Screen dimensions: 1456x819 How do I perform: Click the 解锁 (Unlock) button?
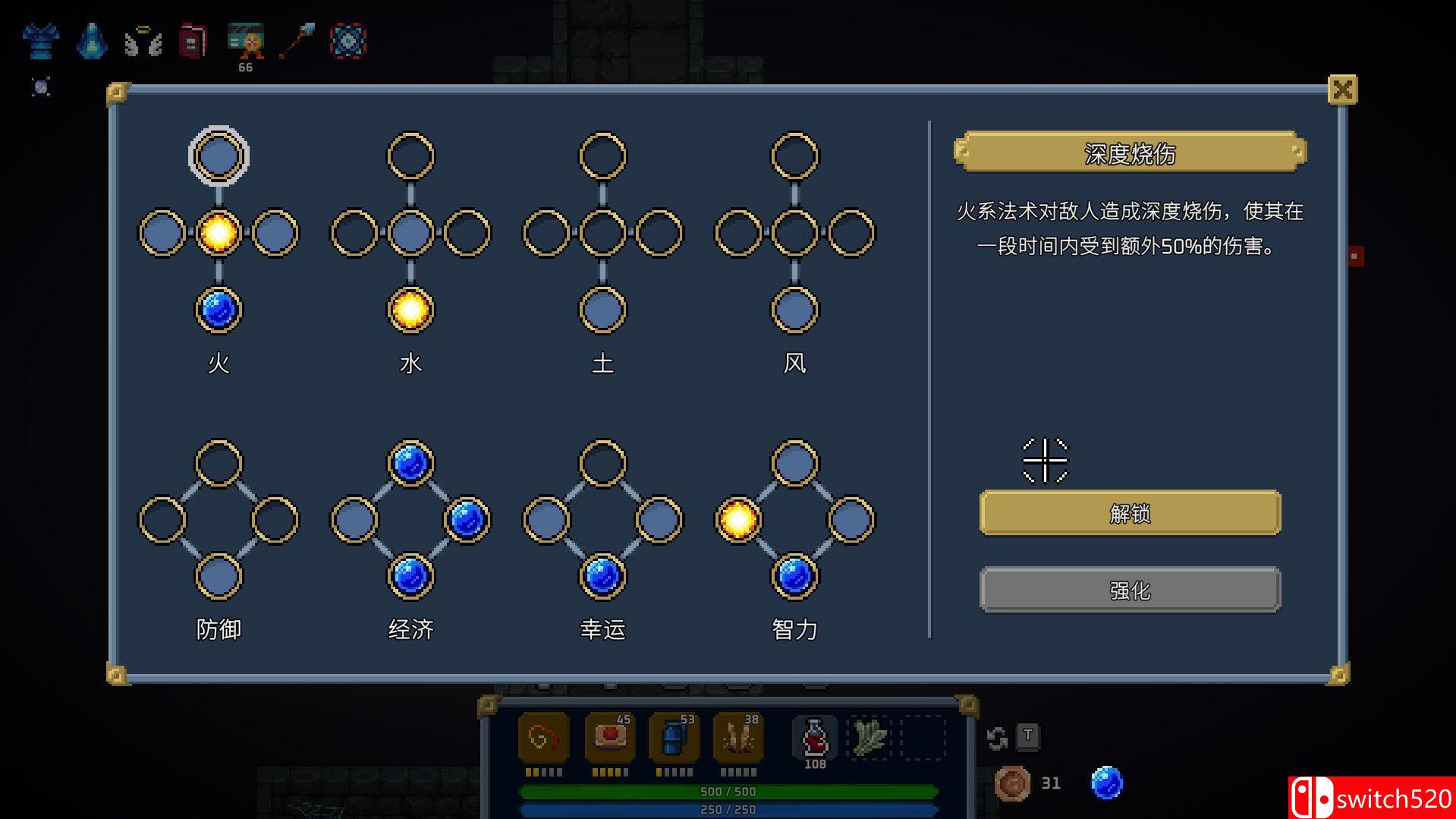[1130, 513]
